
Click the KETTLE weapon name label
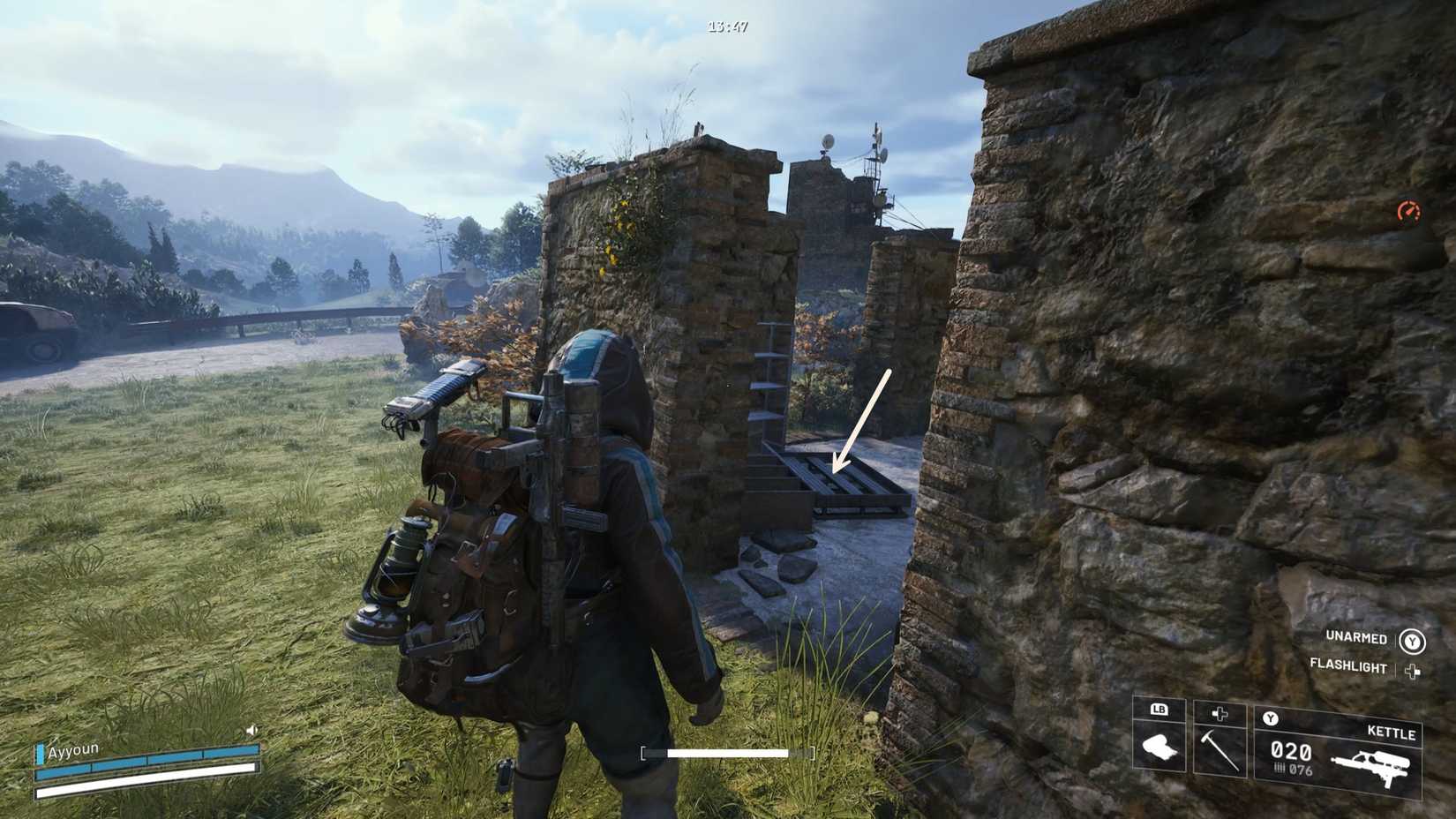pyautogui.click(x=1393, y=733)
